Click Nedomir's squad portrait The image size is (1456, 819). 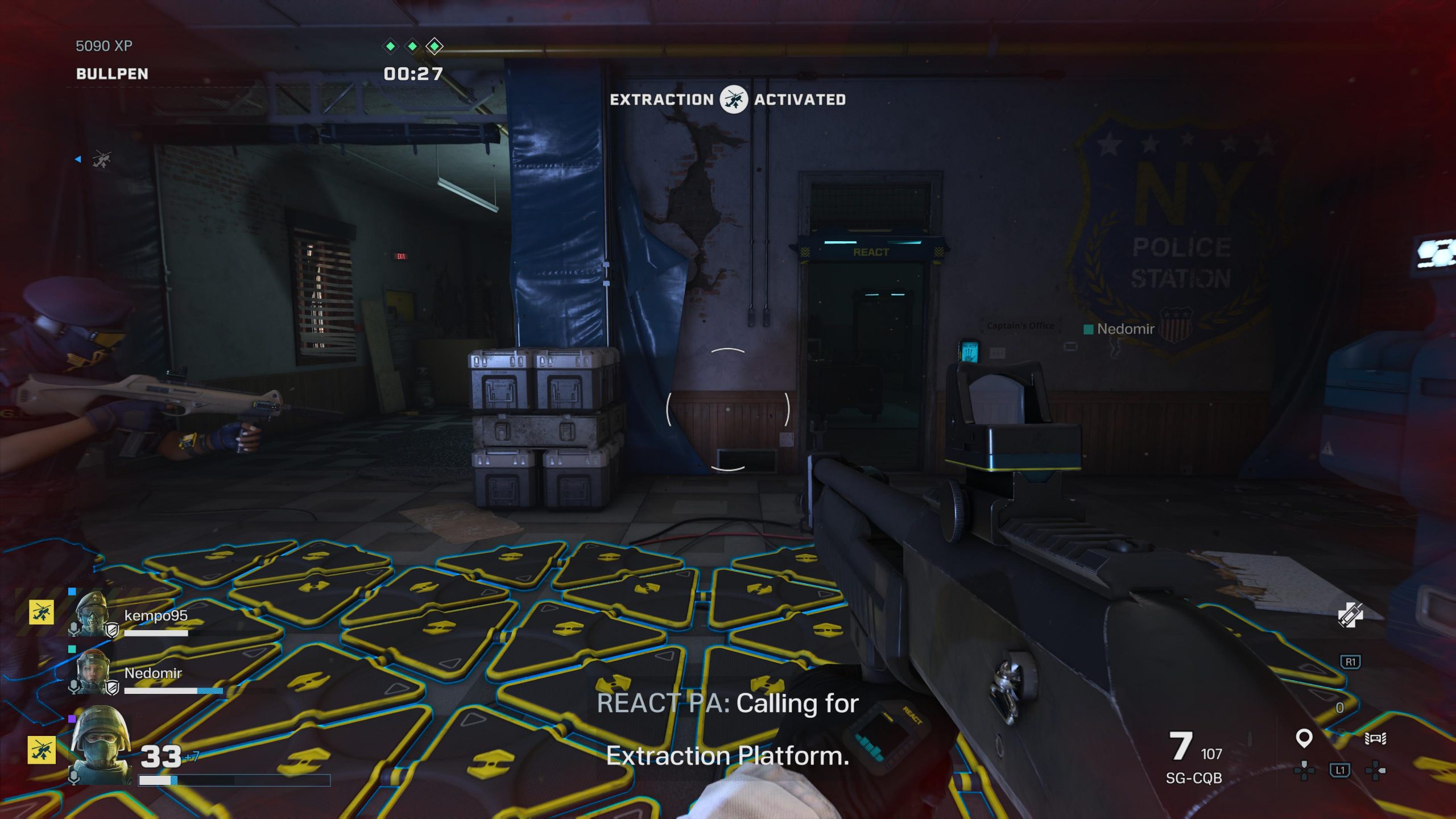click(x=93, y=671)
